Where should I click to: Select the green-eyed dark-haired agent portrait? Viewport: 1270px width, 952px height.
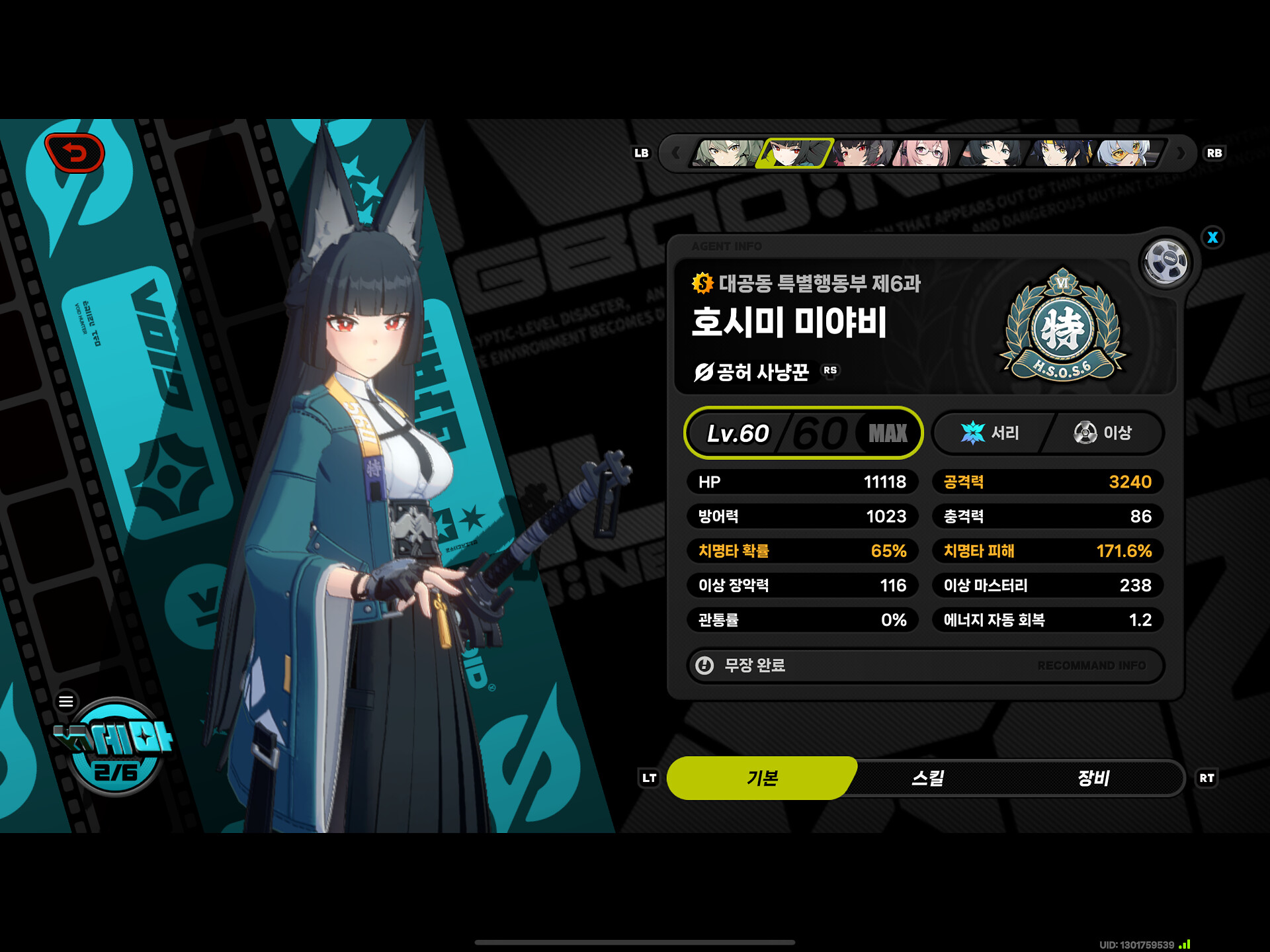[x=993, y=153]
